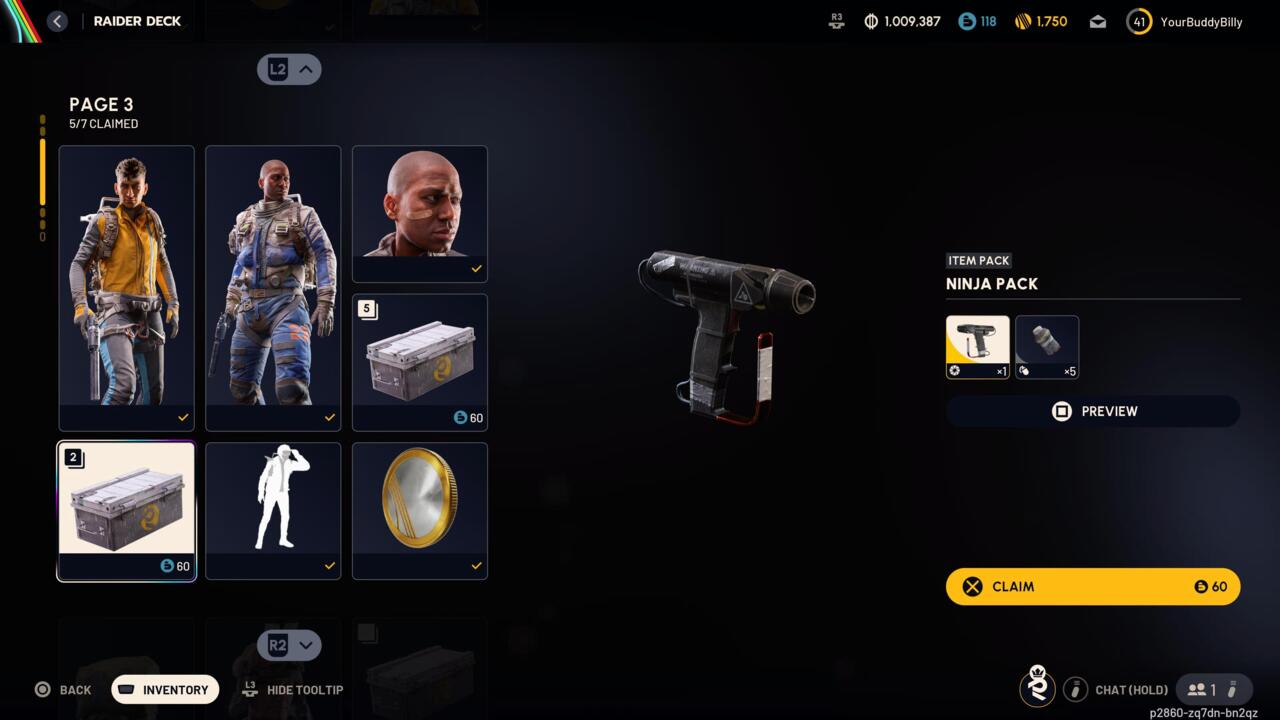1280x720 pixels.
Task: Go to the previous deck page
Action: tap(289, 69)
